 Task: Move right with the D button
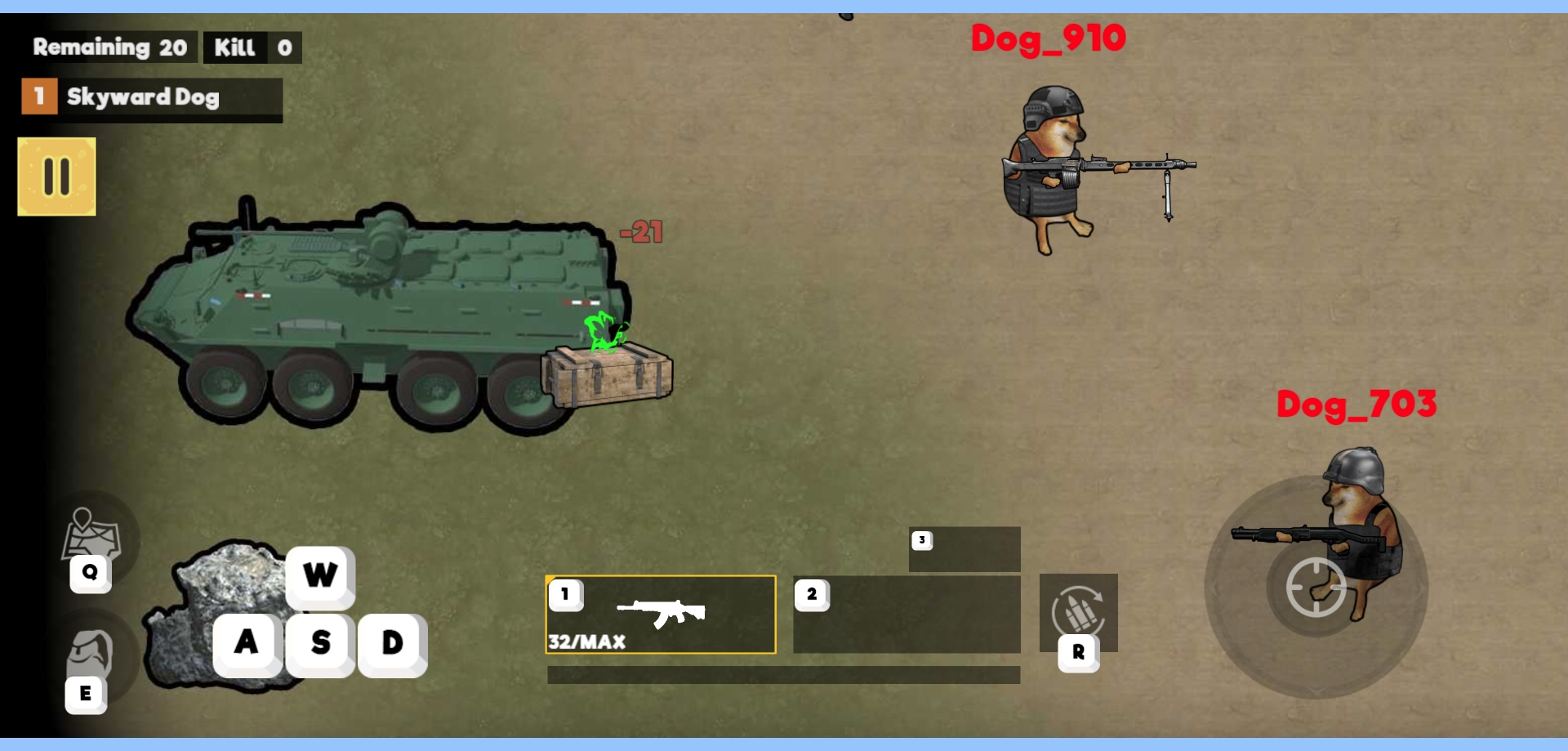point(393,643)
